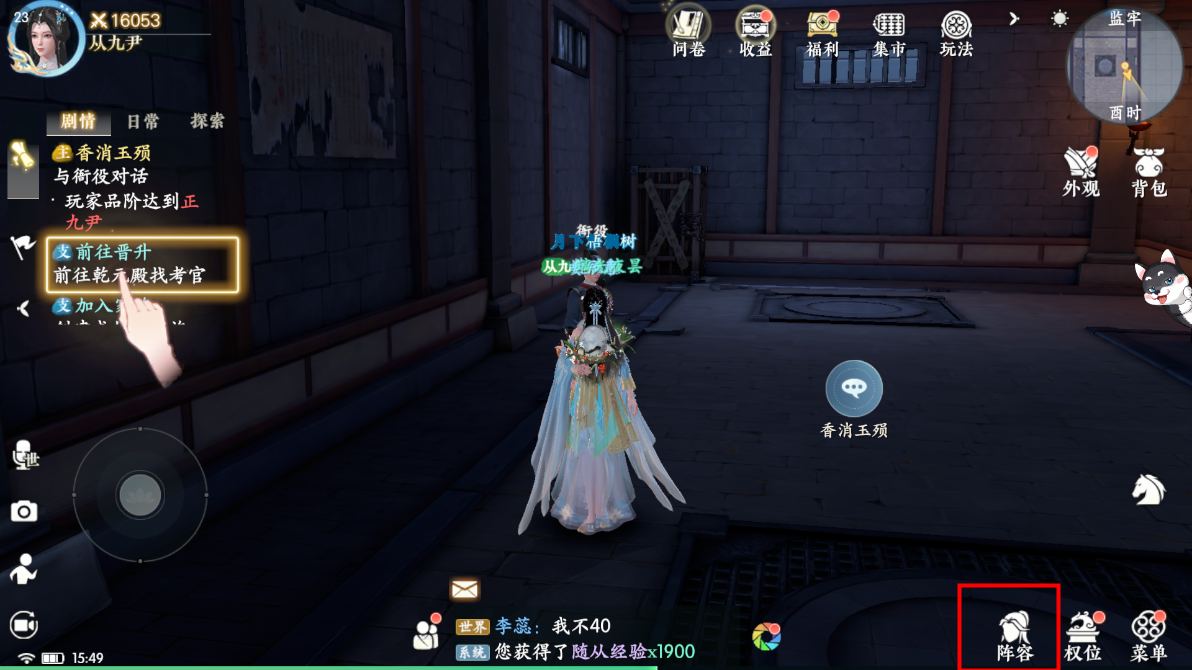Open the player avatar portrait

tap(45, 37)
